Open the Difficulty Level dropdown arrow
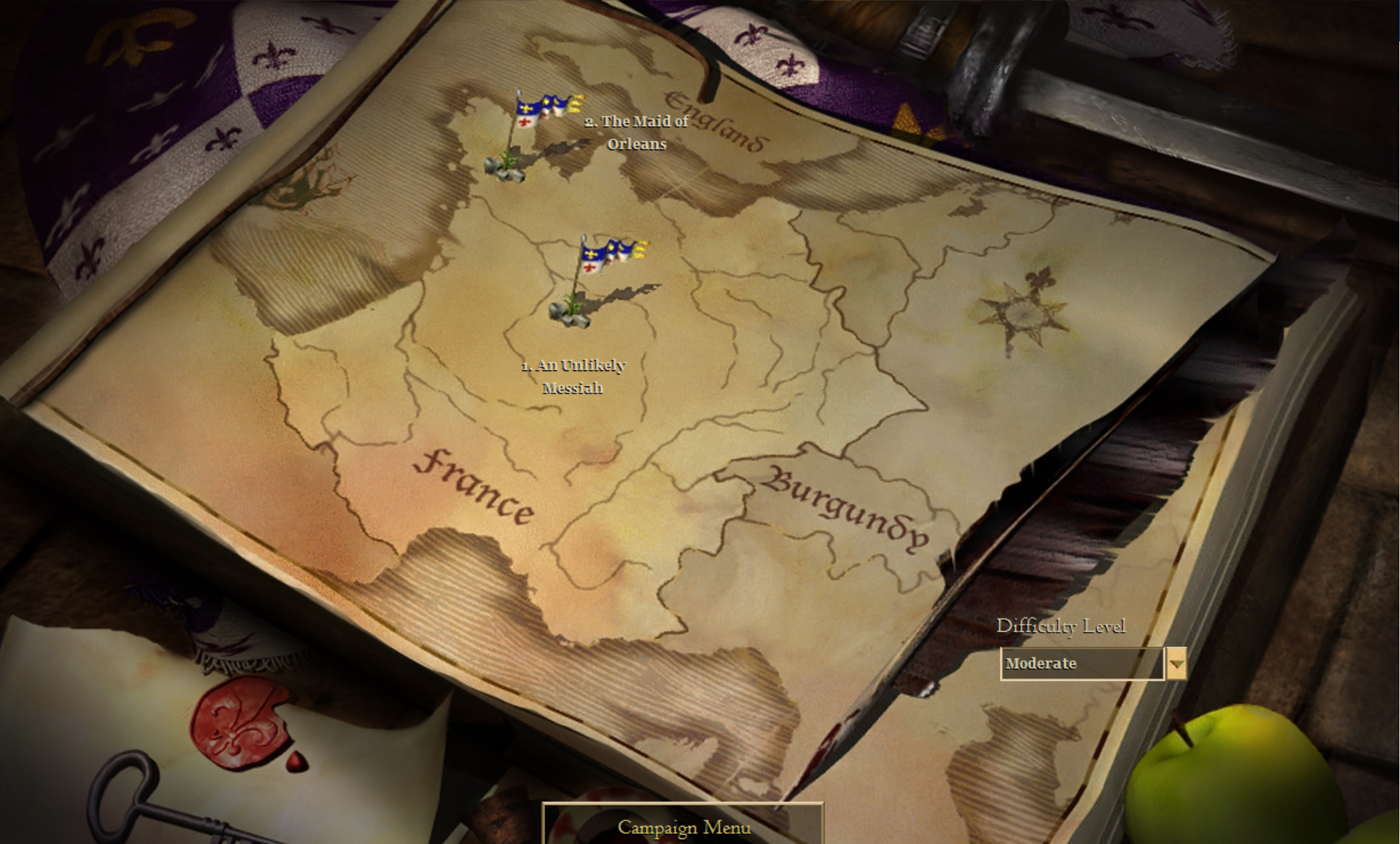Screen dimensions: 1400x844 click(1176, 664)
